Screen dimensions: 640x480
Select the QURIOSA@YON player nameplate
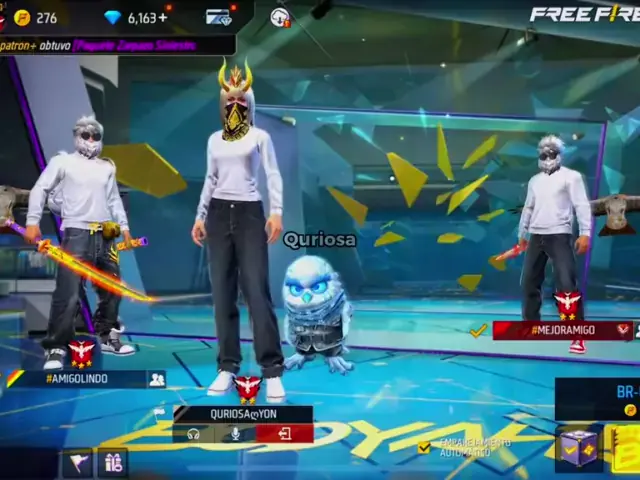tap(243, 414)
